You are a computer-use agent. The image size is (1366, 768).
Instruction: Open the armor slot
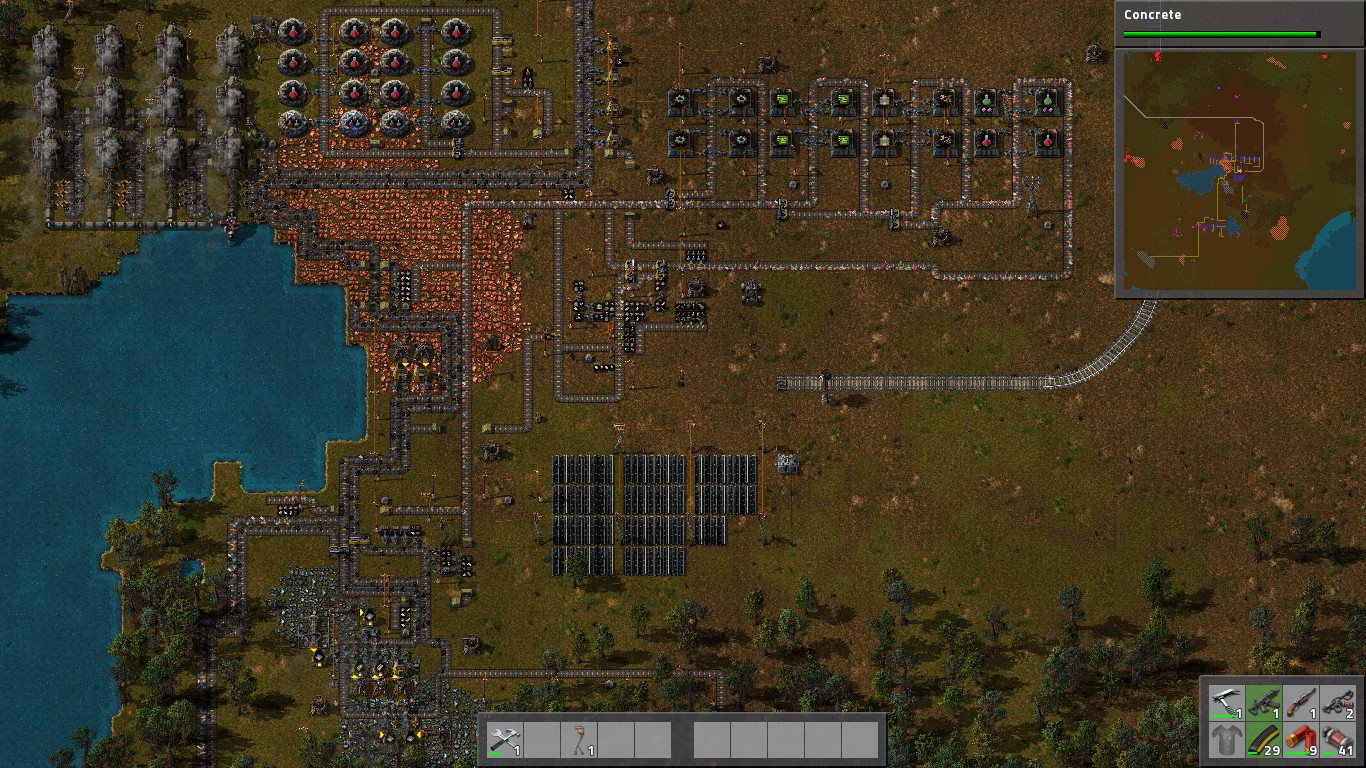click(x=1226, y=741)
